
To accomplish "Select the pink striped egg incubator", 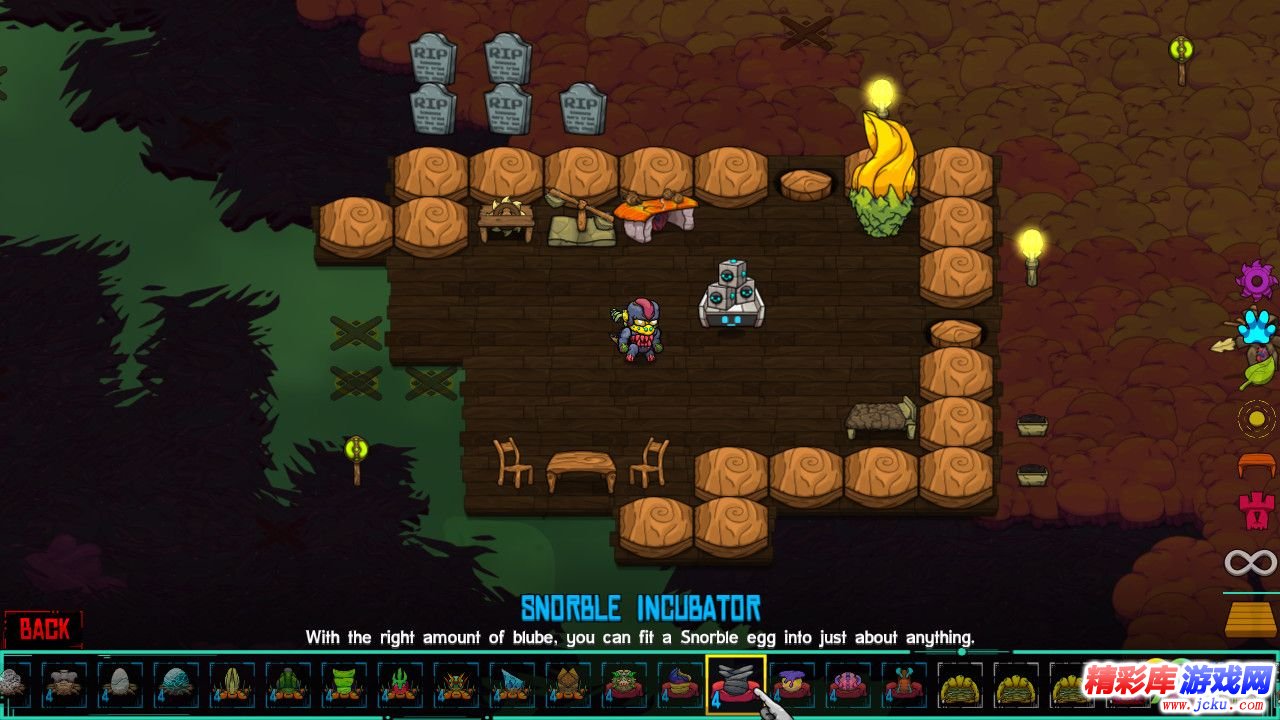I will tap(848, 685).
